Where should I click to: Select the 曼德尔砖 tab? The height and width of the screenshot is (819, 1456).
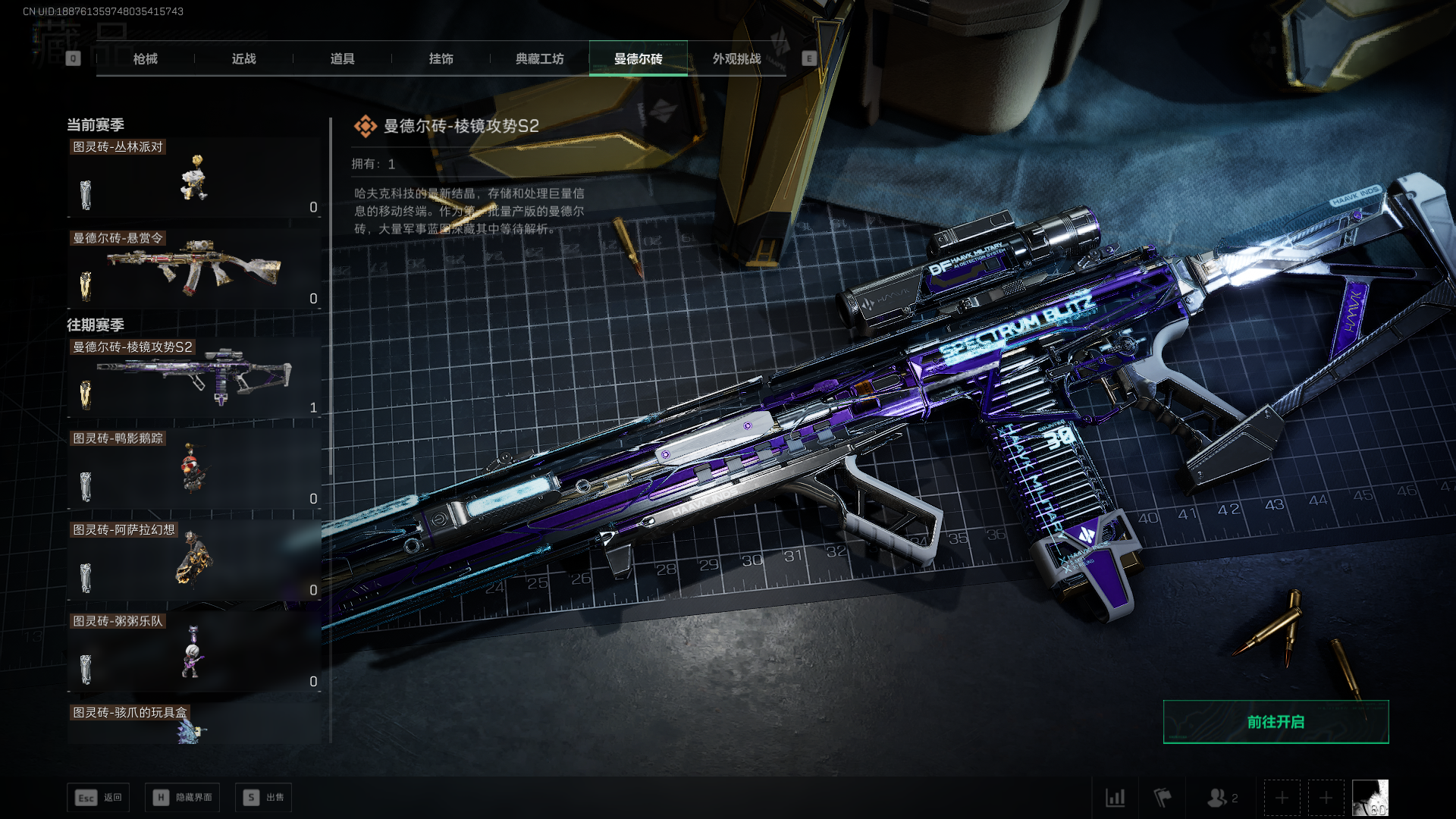638,59
